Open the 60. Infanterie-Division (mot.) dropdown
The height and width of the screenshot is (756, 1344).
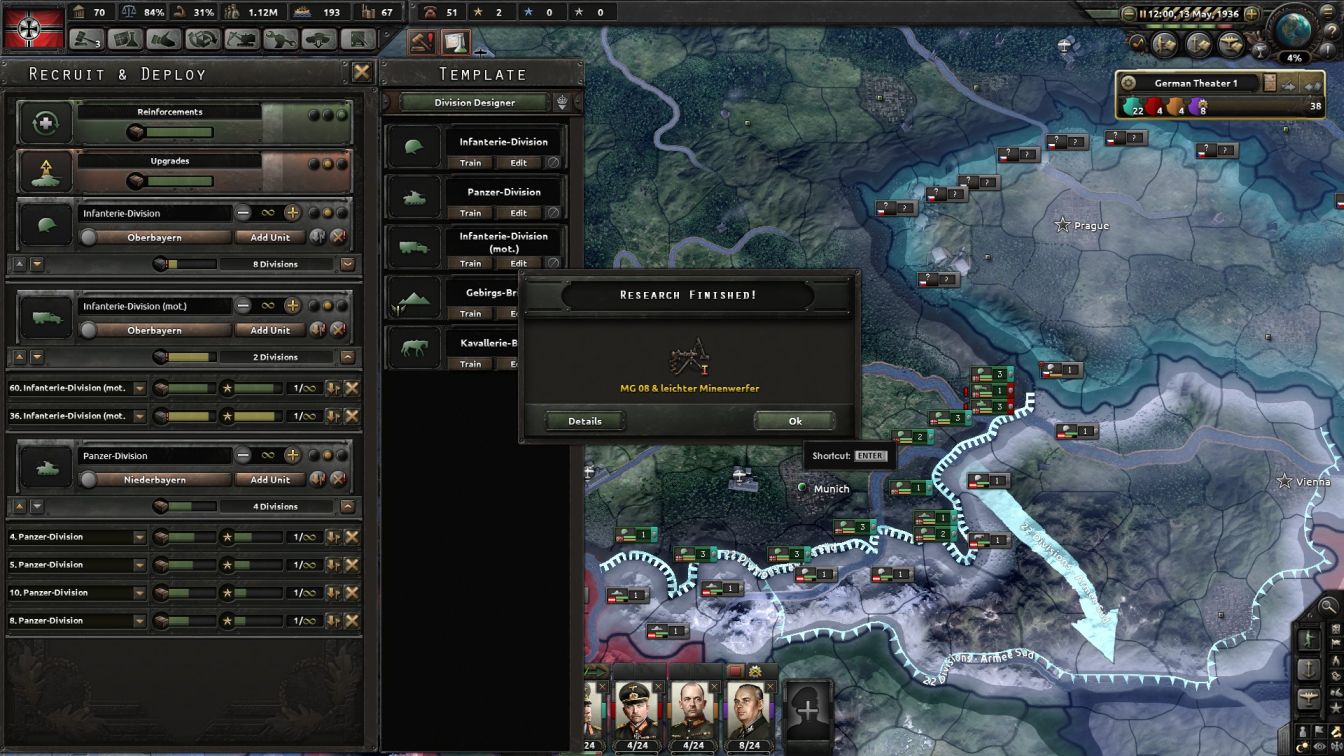pyautogui.click(x=139, y=387)
